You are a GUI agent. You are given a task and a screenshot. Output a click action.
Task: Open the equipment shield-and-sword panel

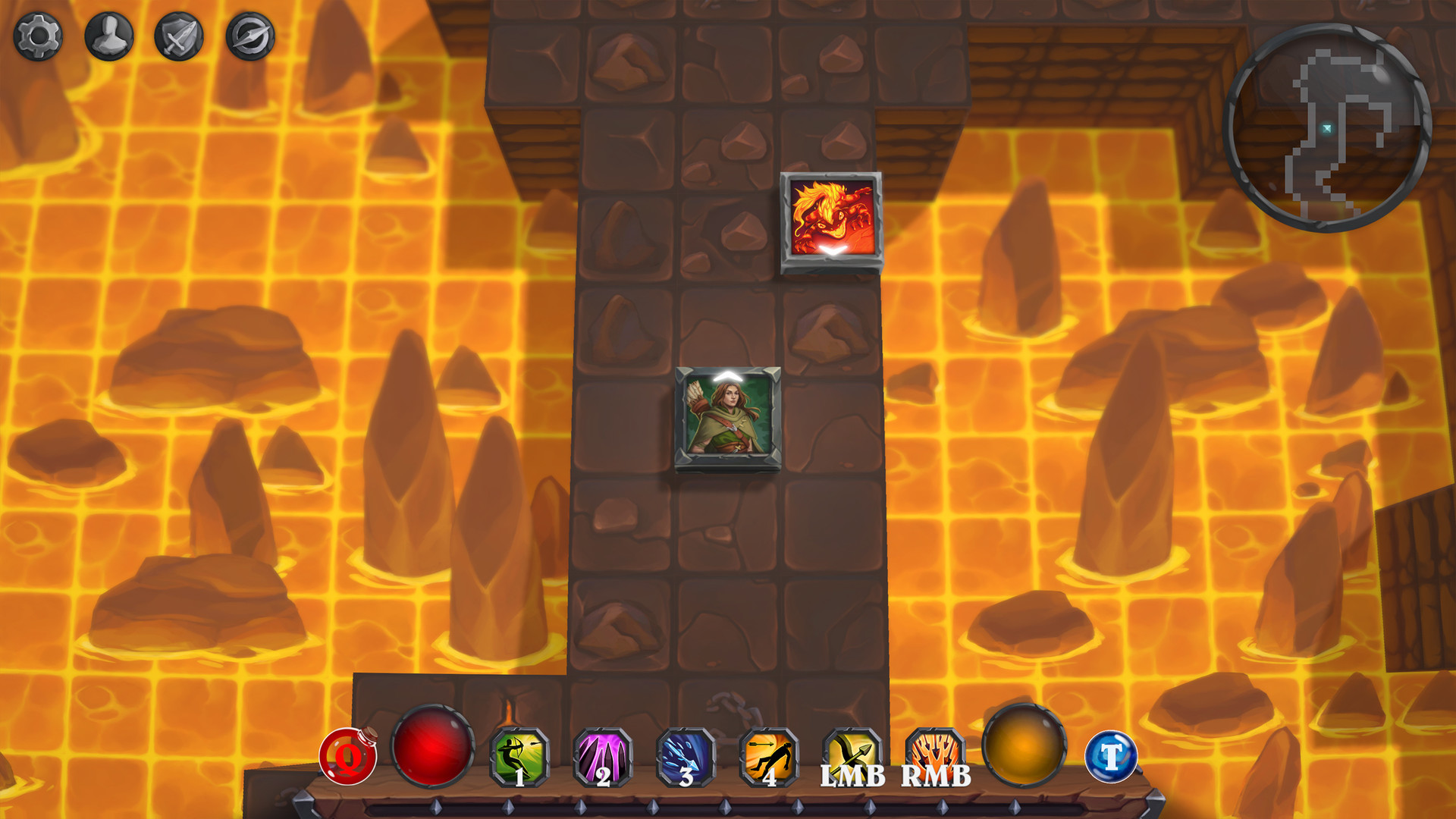(180, 33)
